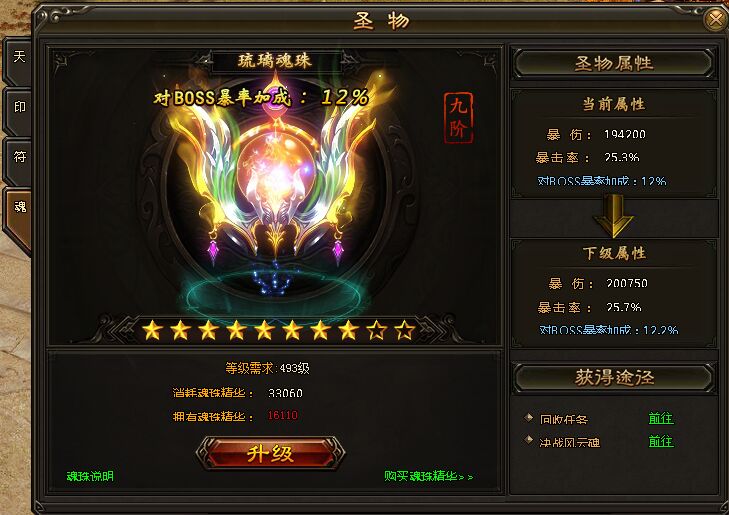
Task: Go to 决战风云魂 via its 前往 link
Action: point(660,441)
